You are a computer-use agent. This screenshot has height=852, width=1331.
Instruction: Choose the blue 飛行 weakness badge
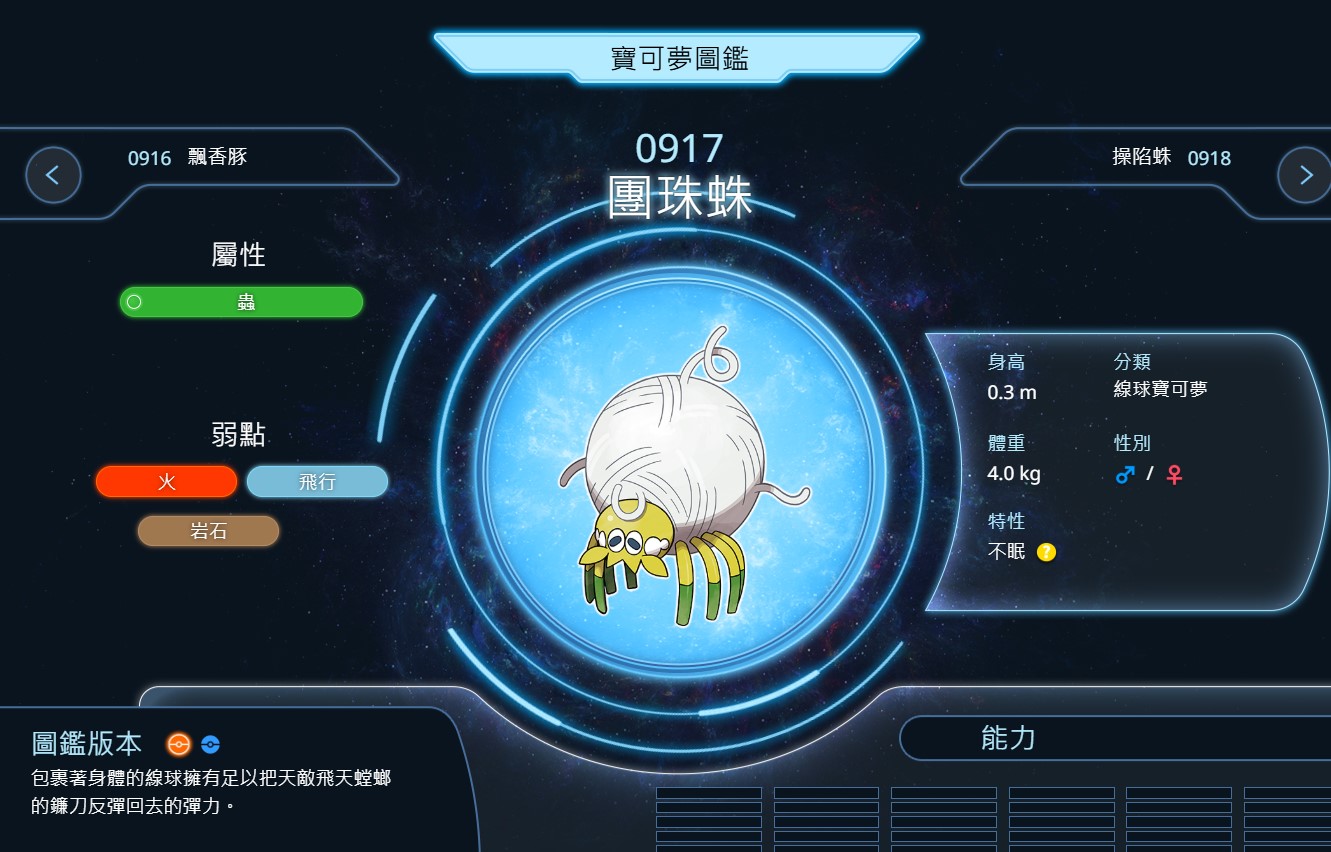pos(317,482)
